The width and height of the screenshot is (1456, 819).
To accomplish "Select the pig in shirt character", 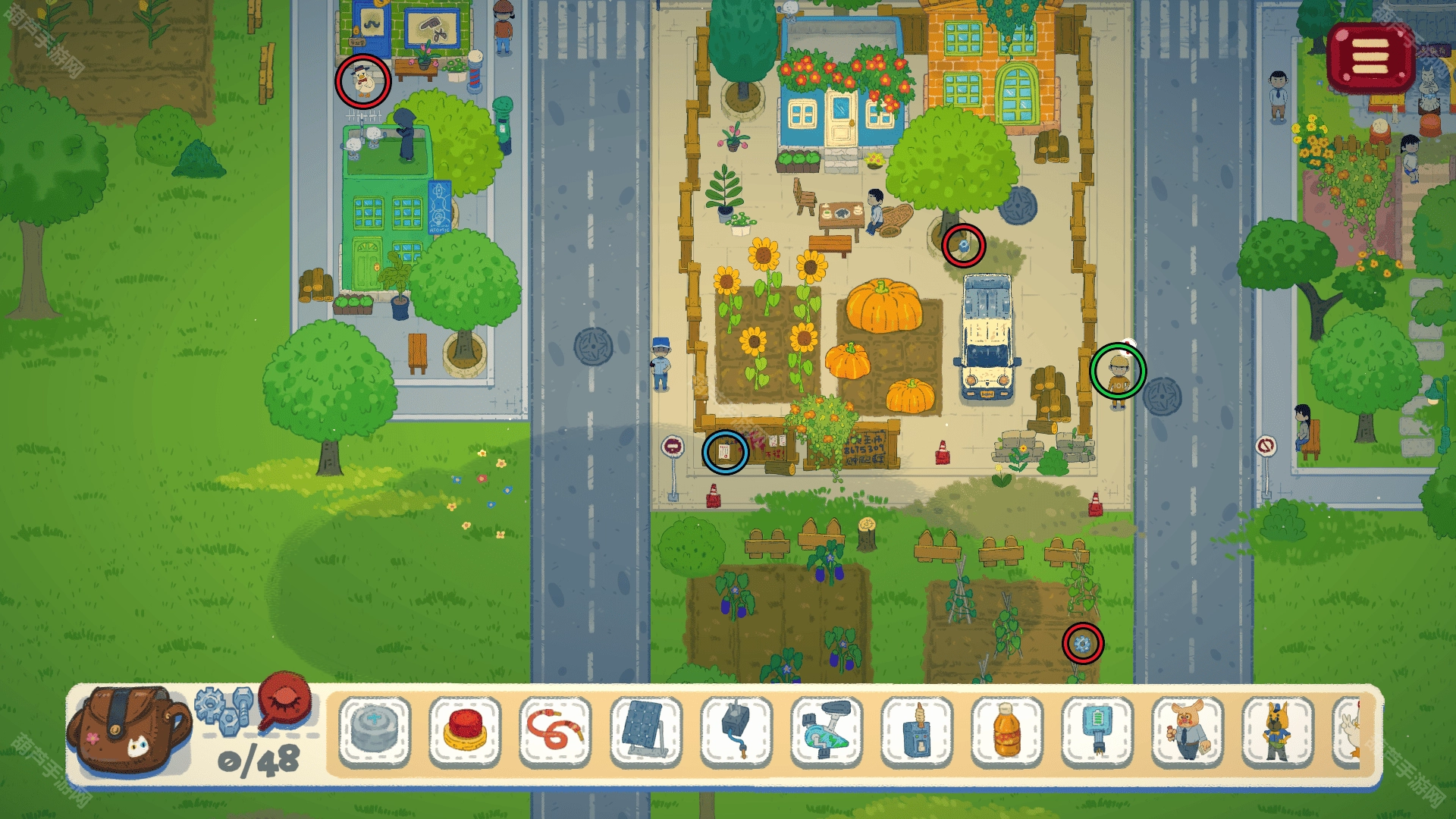I will tap(1188, 731).
